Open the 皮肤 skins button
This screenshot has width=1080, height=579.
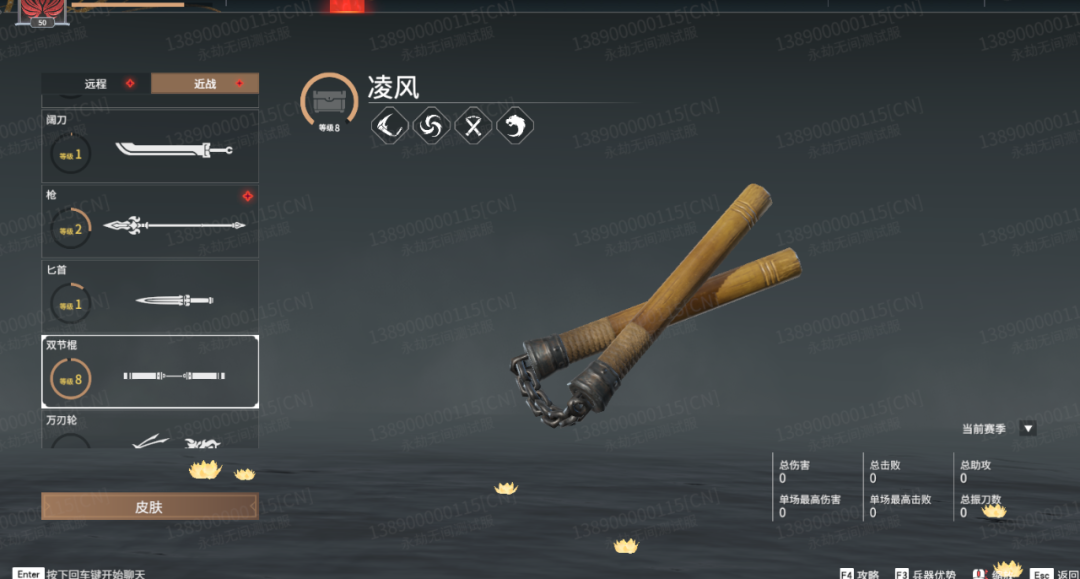149,507
